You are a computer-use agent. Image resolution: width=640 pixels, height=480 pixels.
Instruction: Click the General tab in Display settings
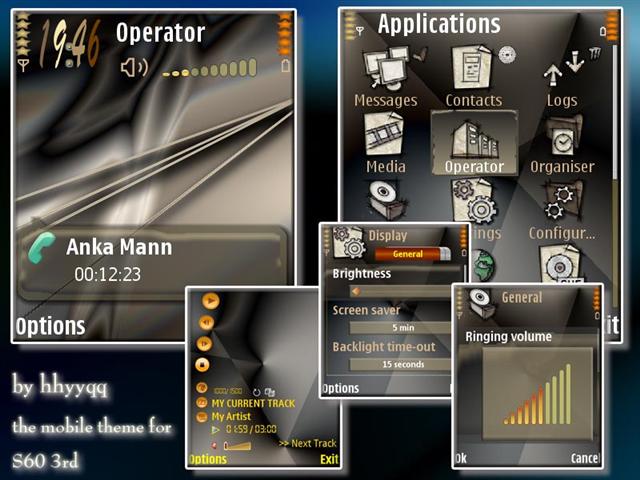(x=407, y=254)
